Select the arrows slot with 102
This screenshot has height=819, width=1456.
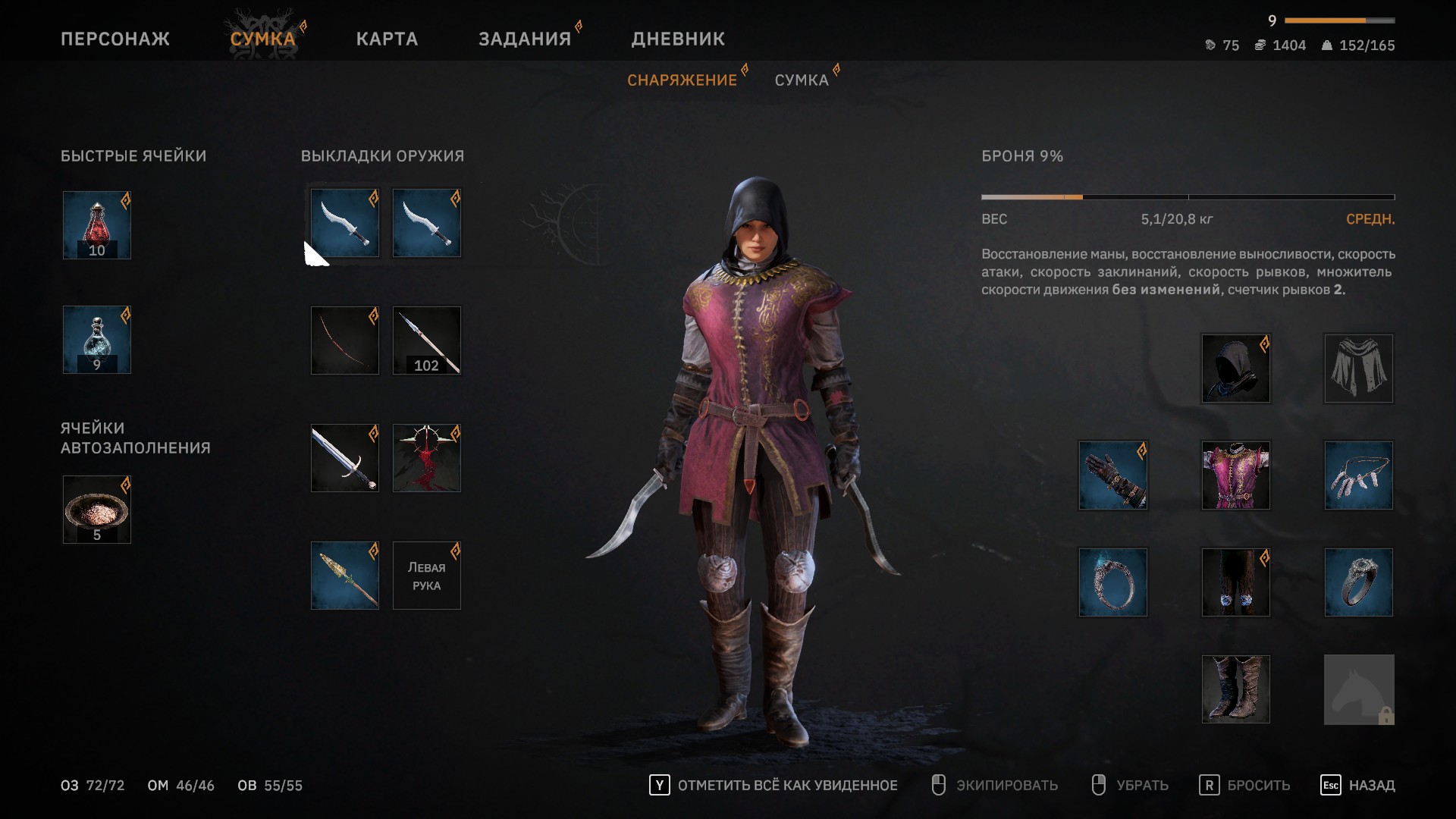[427, 340]
